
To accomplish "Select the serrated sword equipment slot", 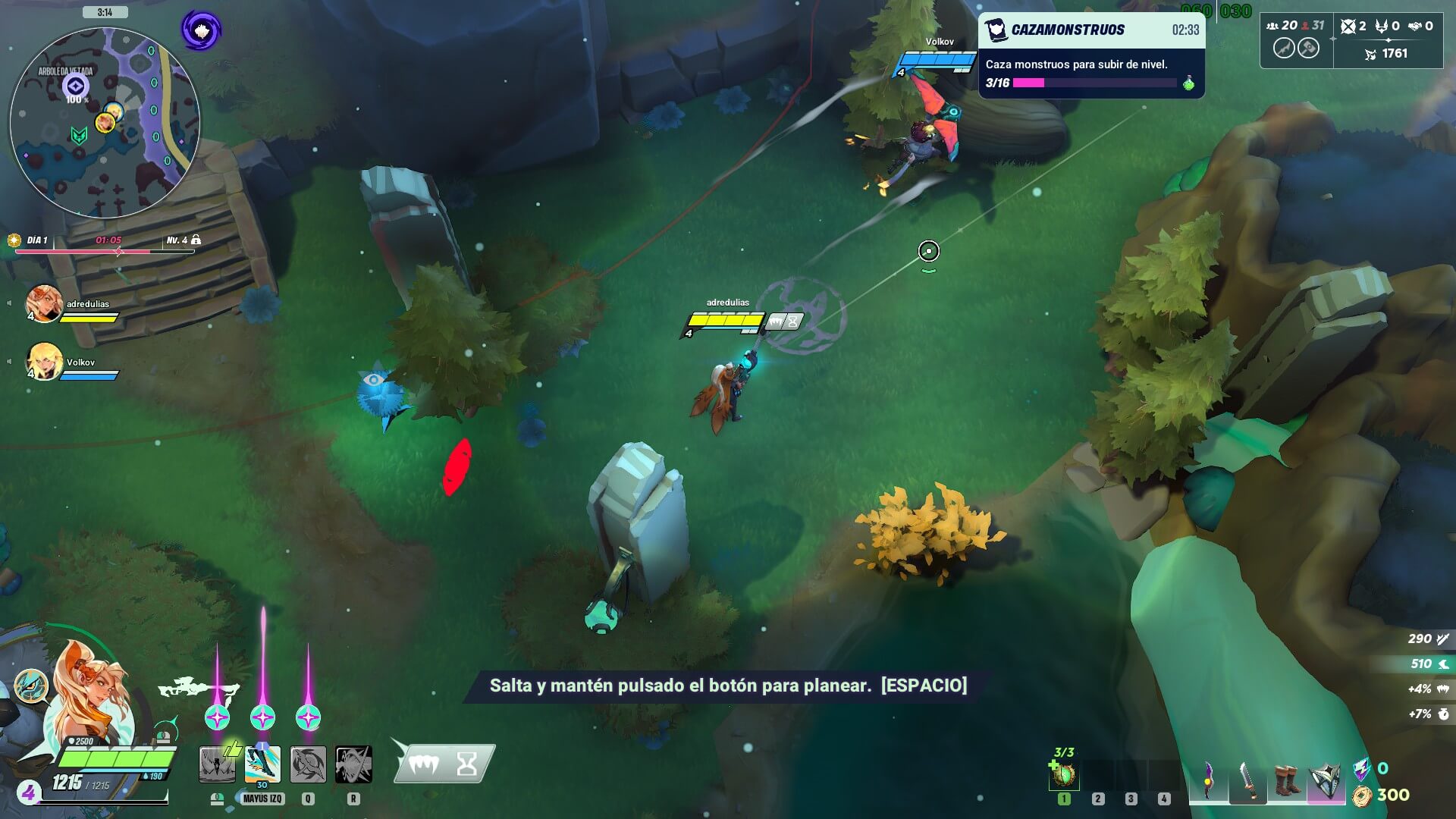I will 1247,780.
